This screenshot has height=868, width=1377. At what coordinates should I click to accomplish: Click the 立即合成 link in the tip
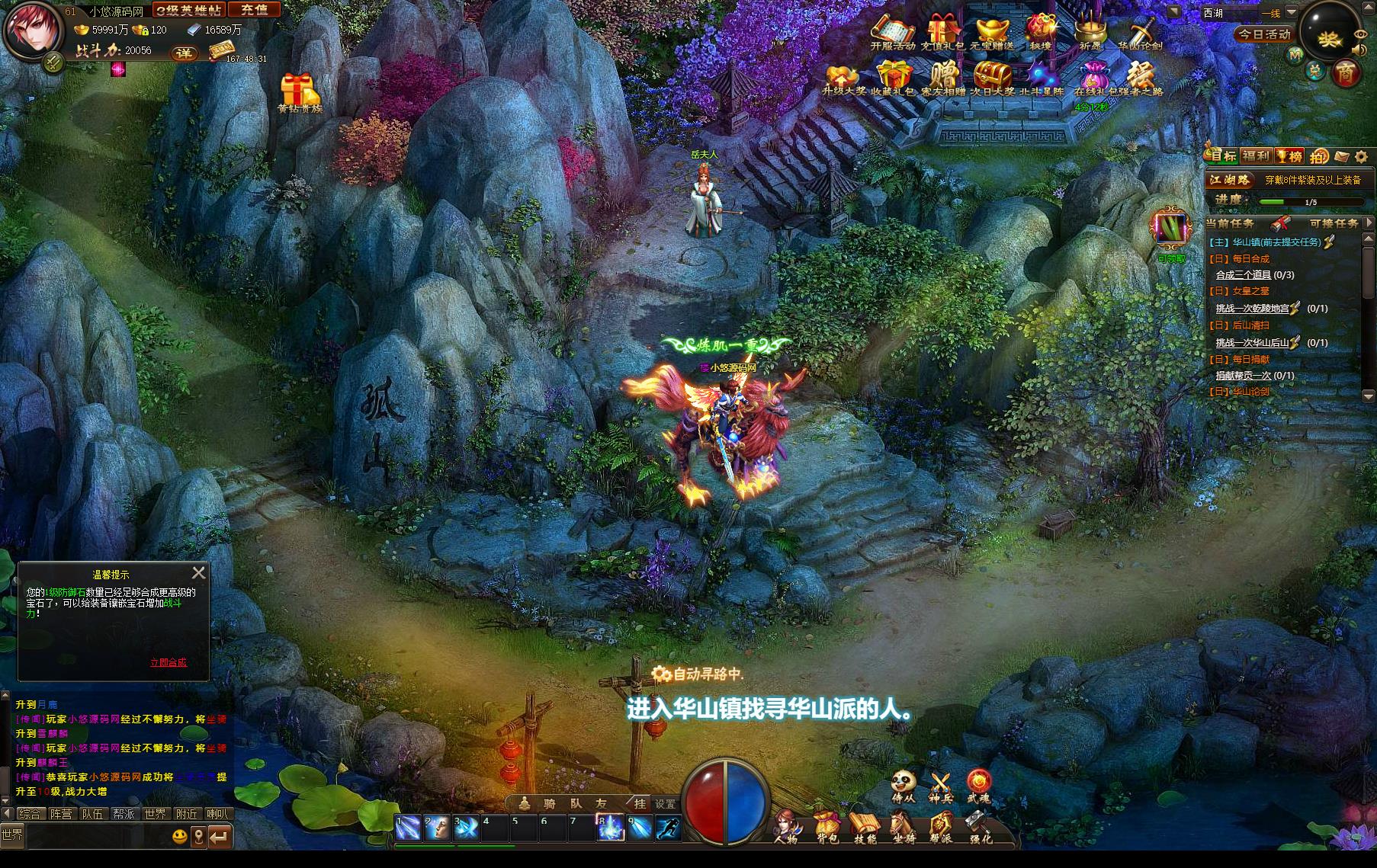(169, 662)
